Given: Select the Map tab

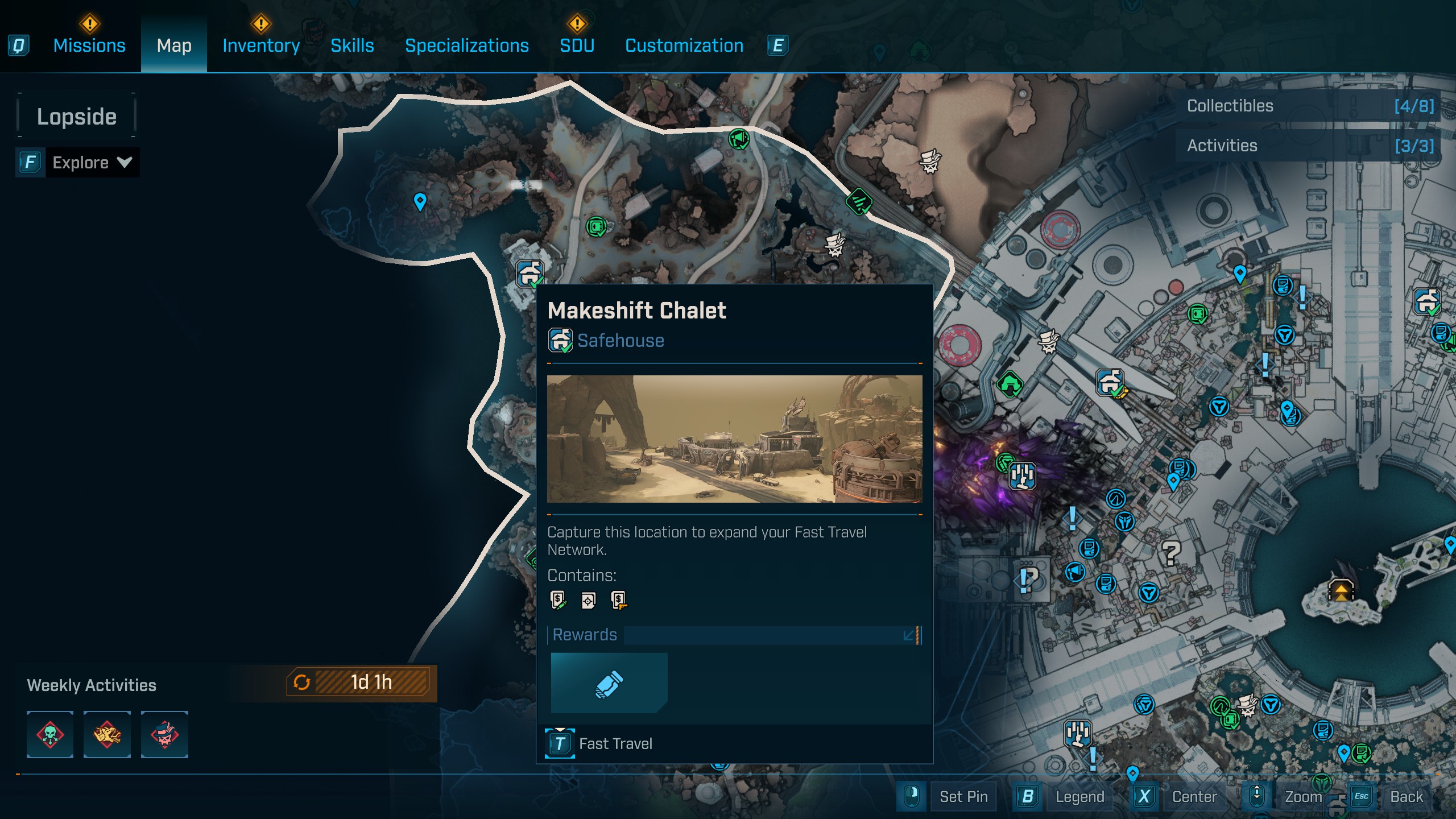Looking at the screenshot, I should click(x=174, y=45).
